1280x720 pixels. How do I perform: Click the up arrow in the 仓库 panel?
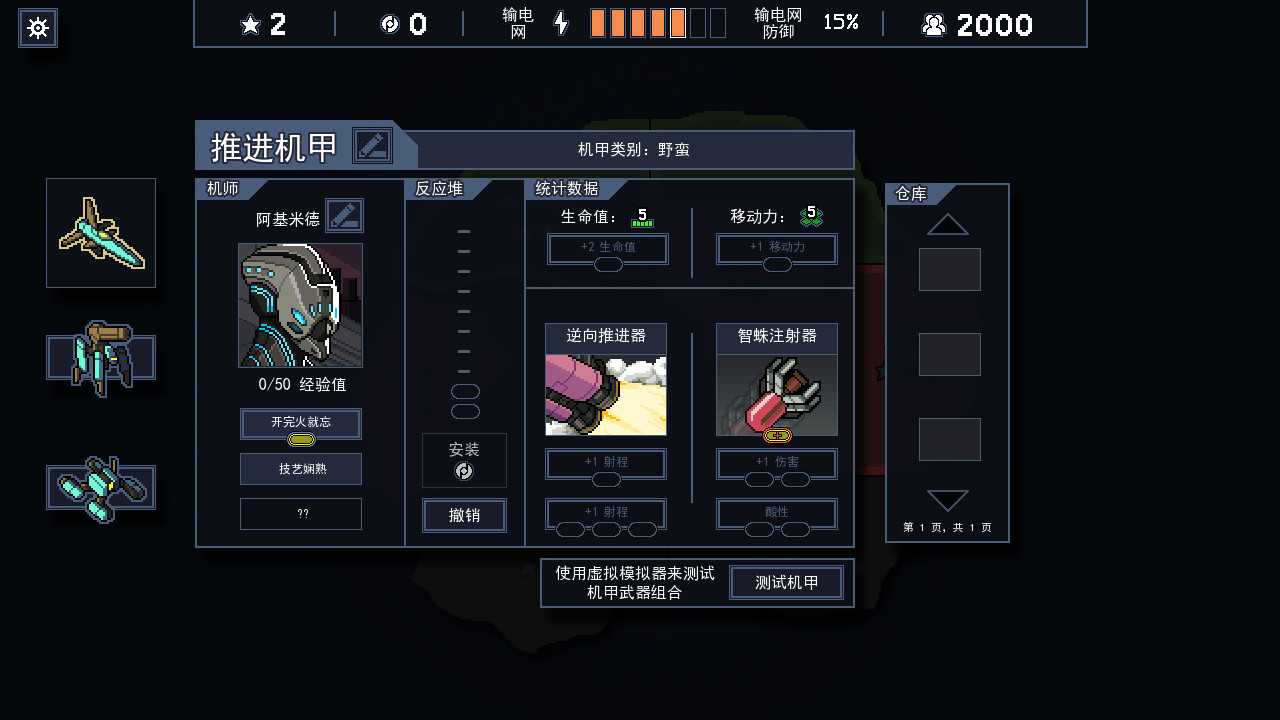pos(946,223)
